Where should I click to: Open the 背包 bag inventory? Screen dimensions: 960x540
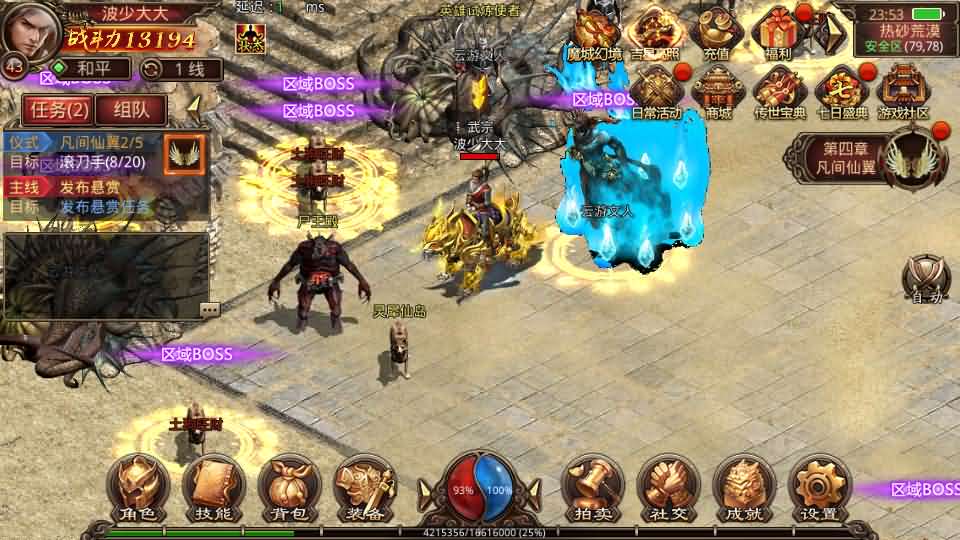pos(288,488)
